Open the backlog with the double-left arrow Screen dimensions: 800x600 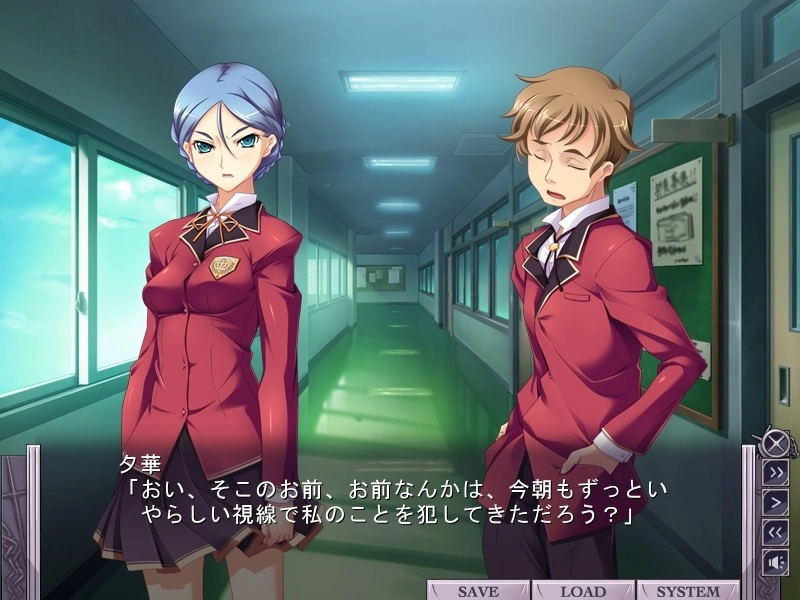(776, 532)
